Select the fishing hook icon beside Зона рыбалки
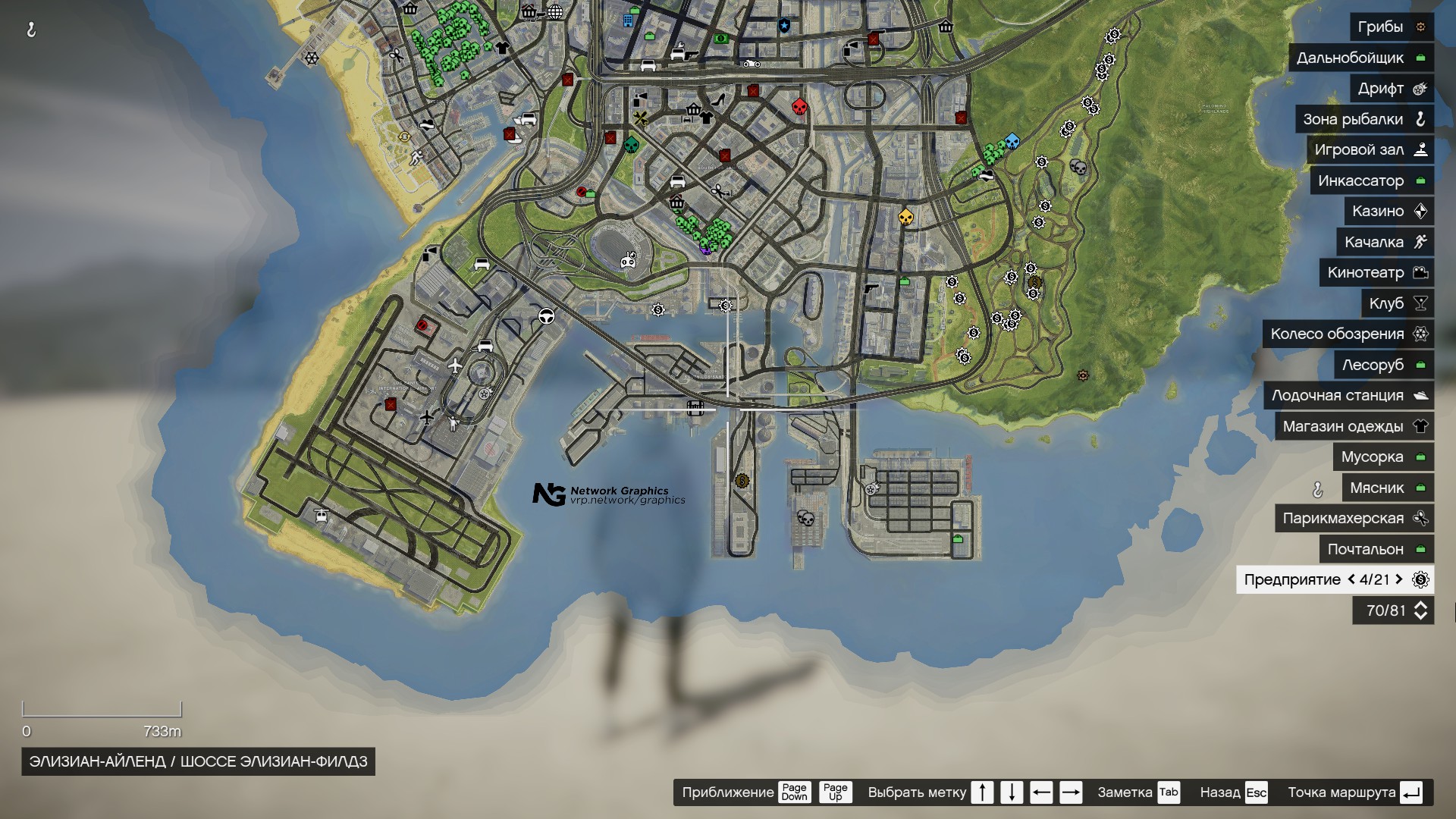The width and height of the screenshot is (1456, 819). pos(1422,119)
